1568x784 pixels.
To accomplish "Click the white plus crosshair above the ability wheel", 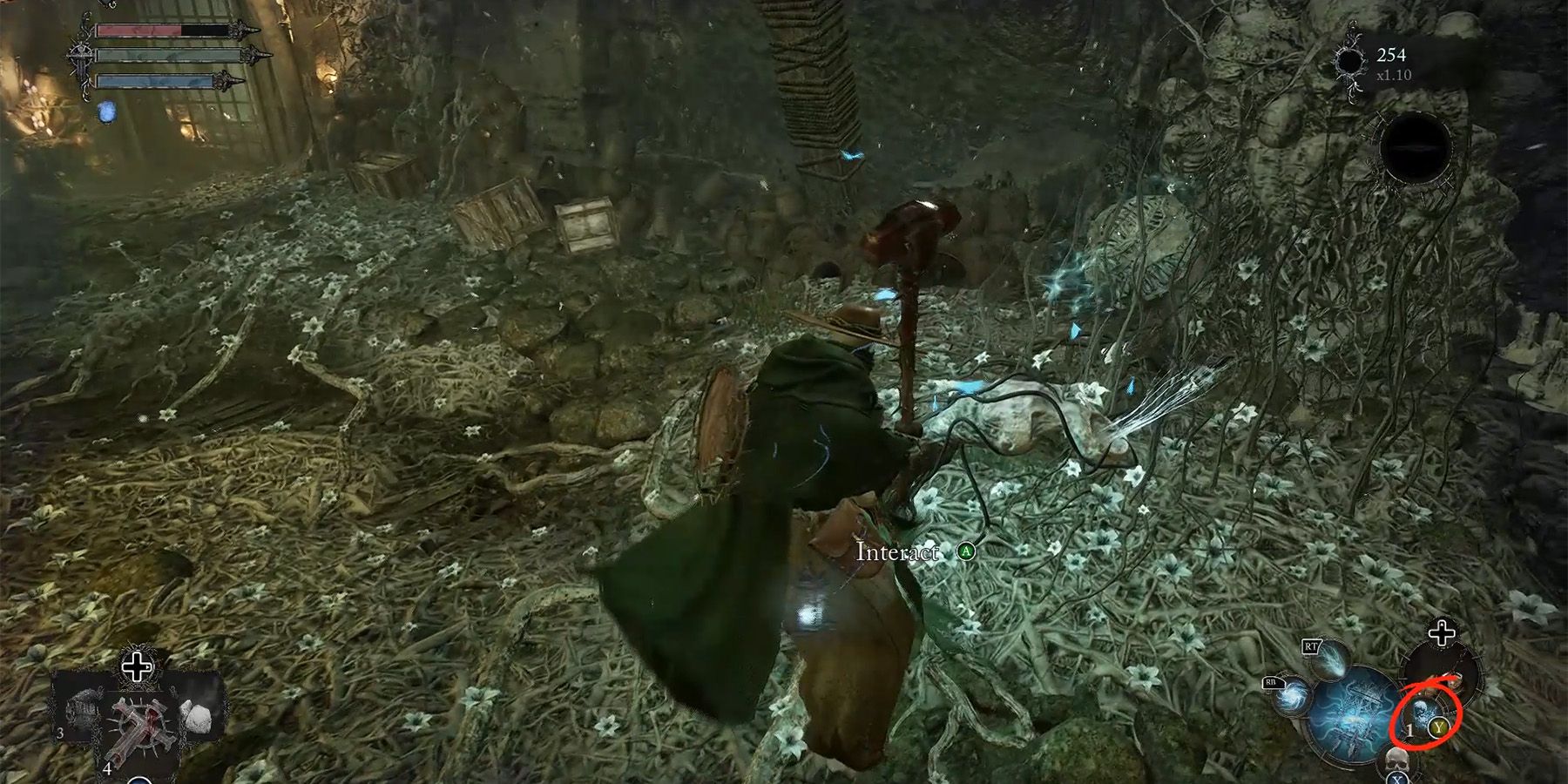I will tap(1441, 633).
